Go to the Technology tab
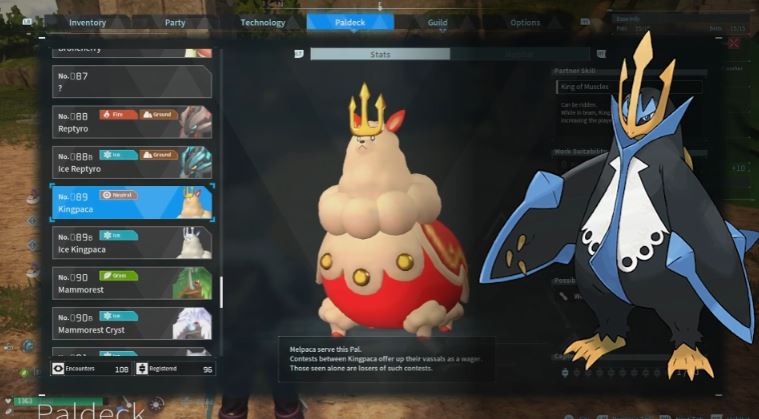The height and width of the screenshot is (419, 759). pyautogui.click(x=263, y=23)
